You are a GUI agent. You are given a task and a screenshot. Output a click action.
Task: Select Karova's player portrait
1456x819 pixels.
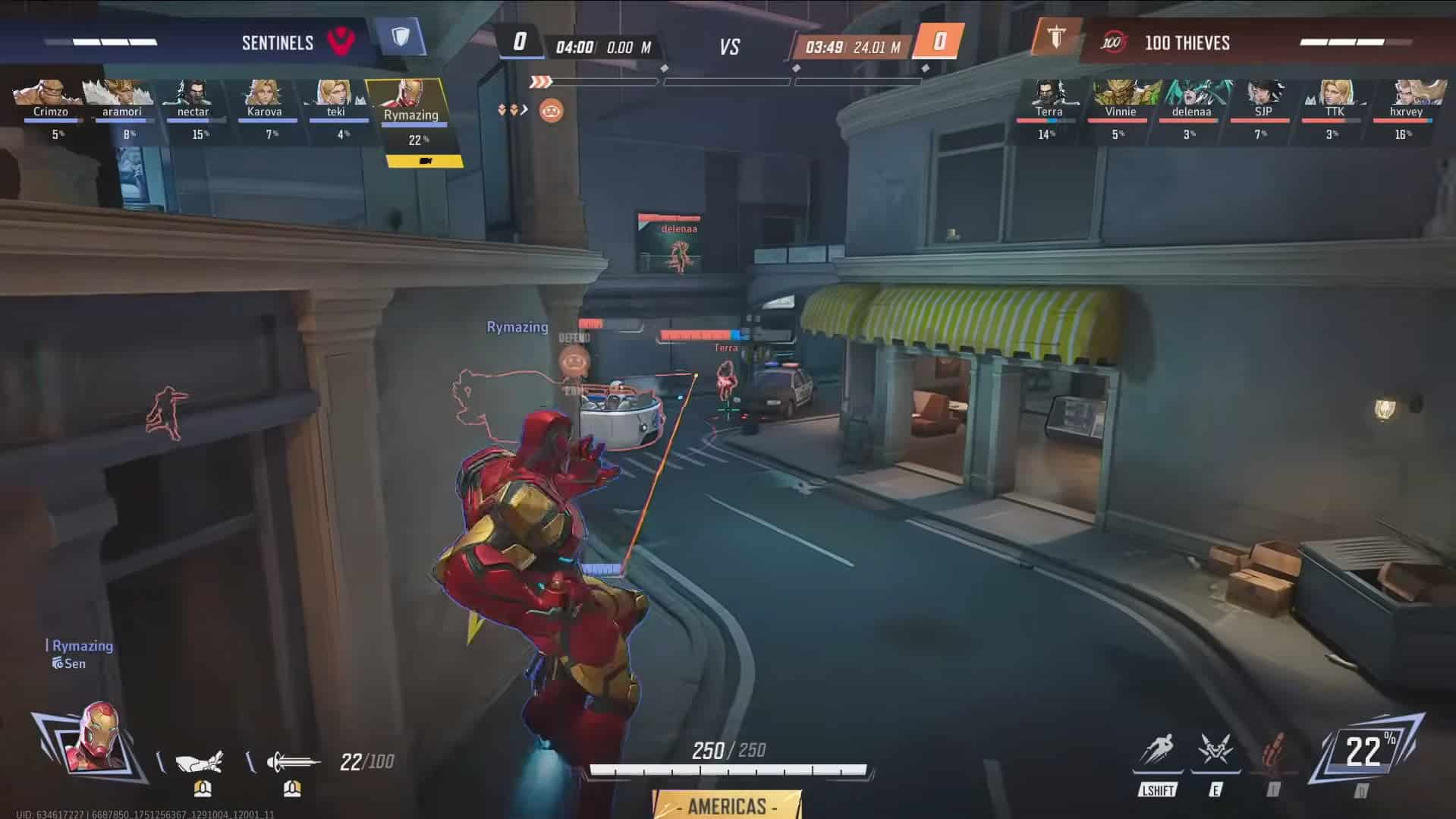[264, 93]
